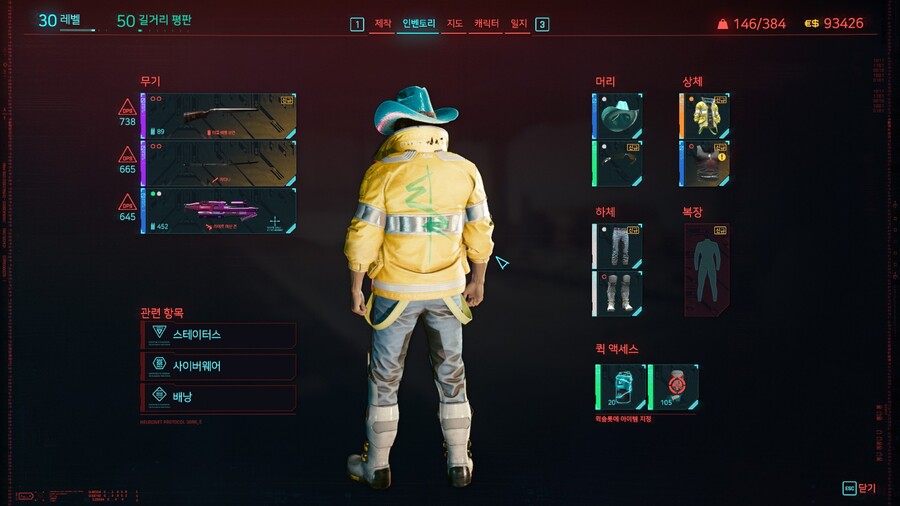The height and width of the screenshot is (506, 900).
Task: Open the 스테이터스 menu entry
Action: coord(218,334)
